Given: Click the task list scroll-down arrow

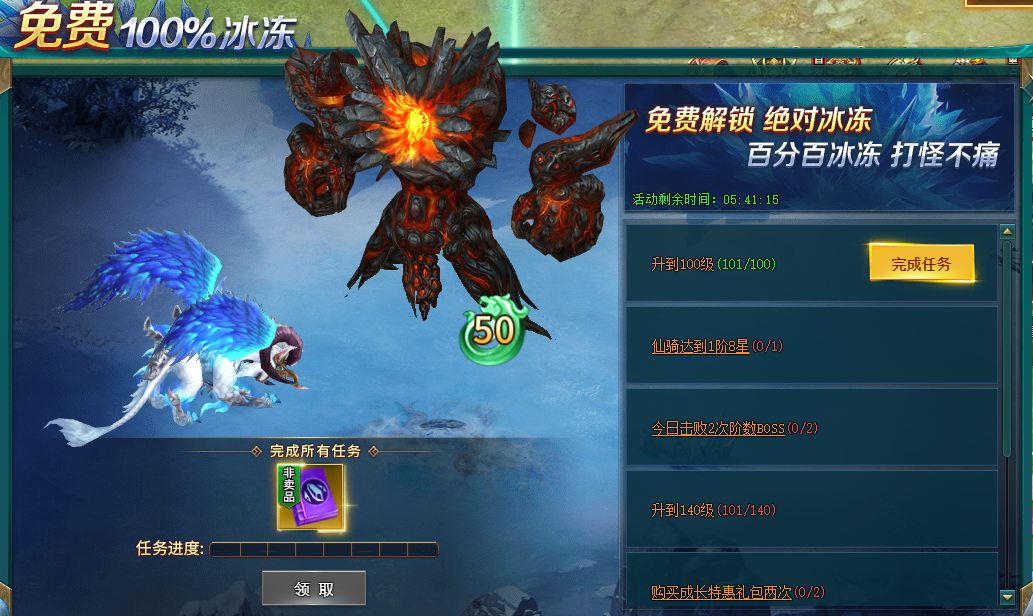Looking at the screenshot, I should pos(1007,597).
